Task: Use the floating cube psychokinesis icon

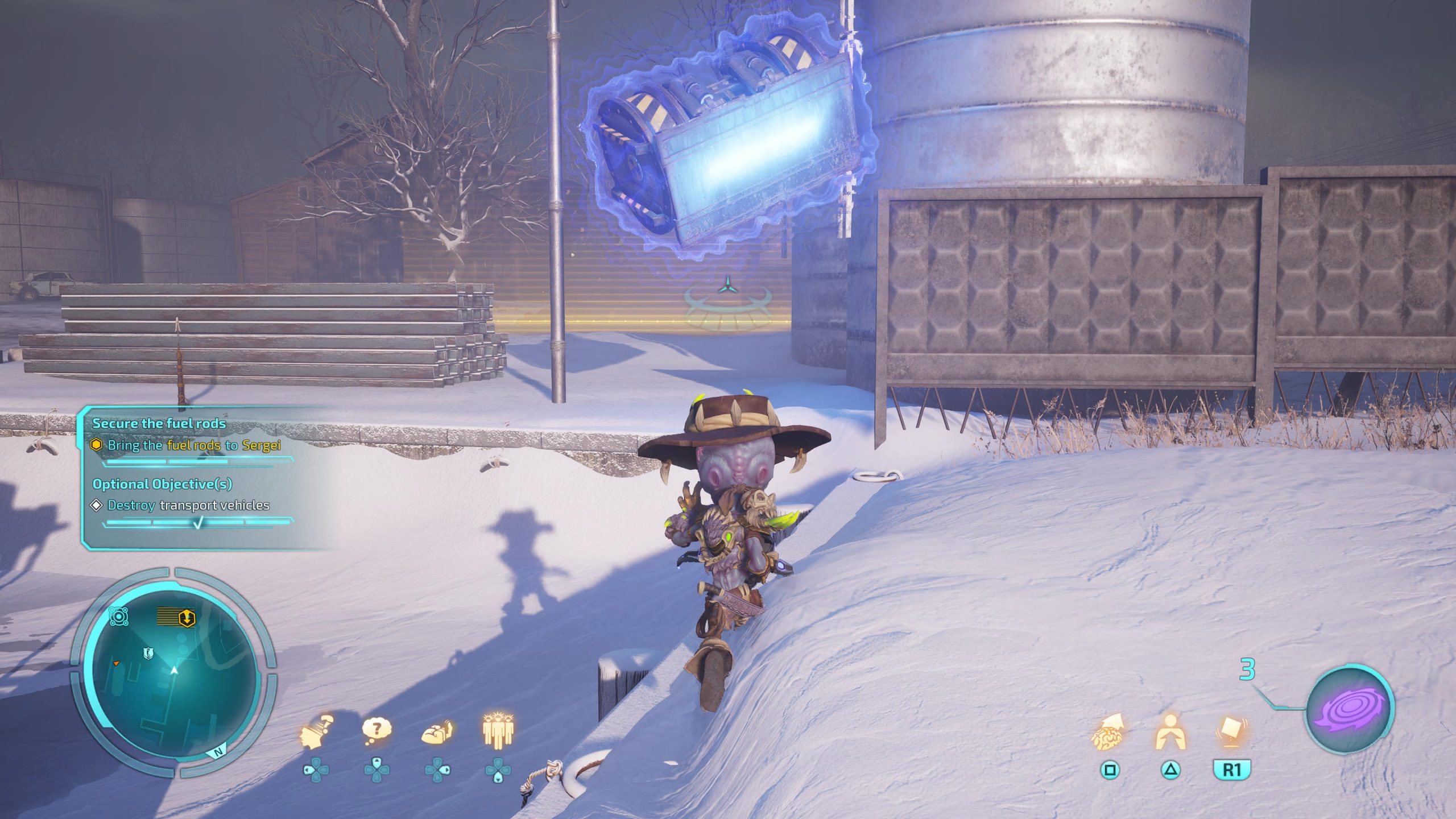Action: 1231,733
